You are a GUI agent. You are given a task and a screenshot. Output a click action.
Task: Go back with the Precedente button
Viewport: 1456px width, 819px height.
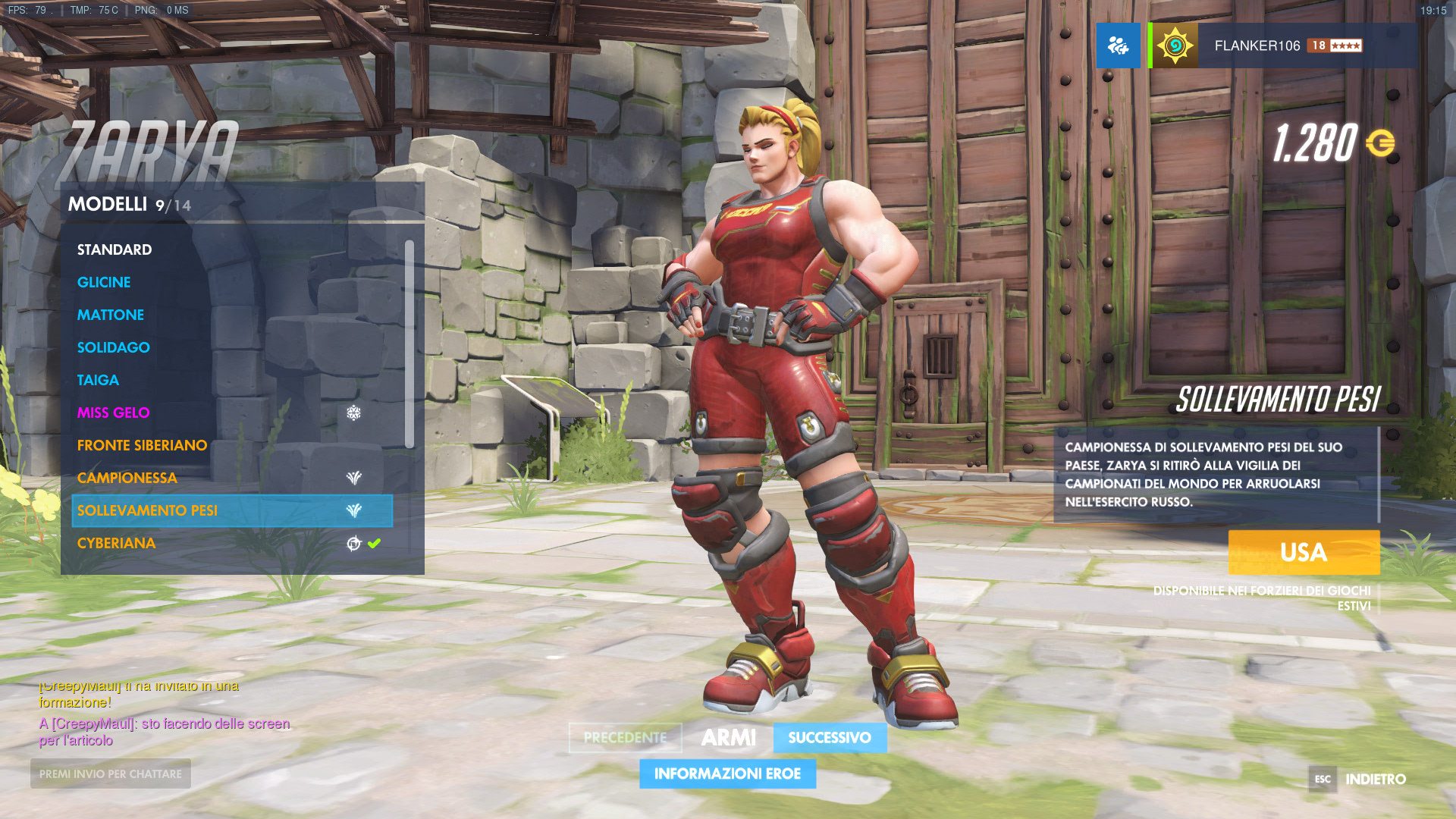click(625, 738)
